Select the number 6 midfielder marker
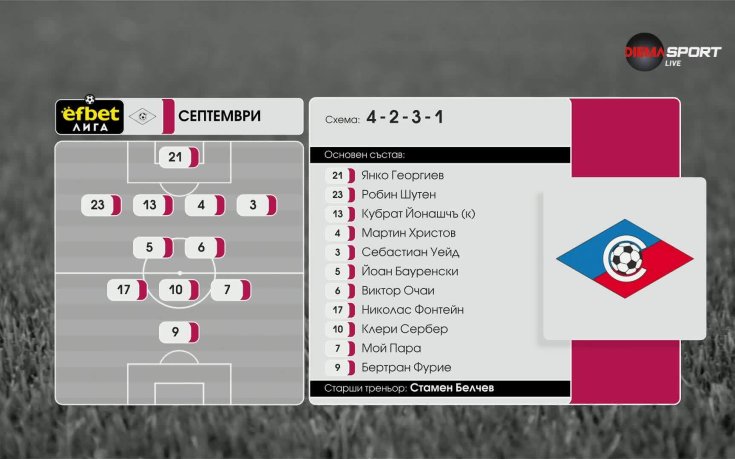735x459 pixels. click(205, 247)
